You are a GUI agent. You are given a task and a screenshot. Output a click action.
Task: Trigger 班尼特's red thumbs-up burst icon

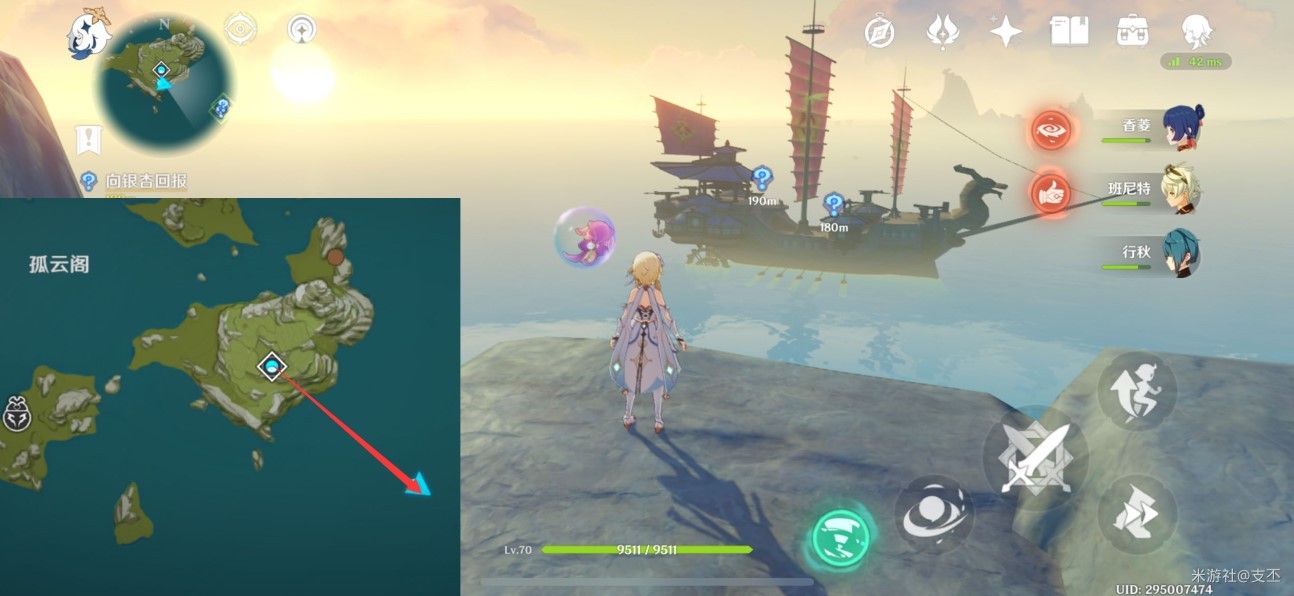[x=1052, y=193]
